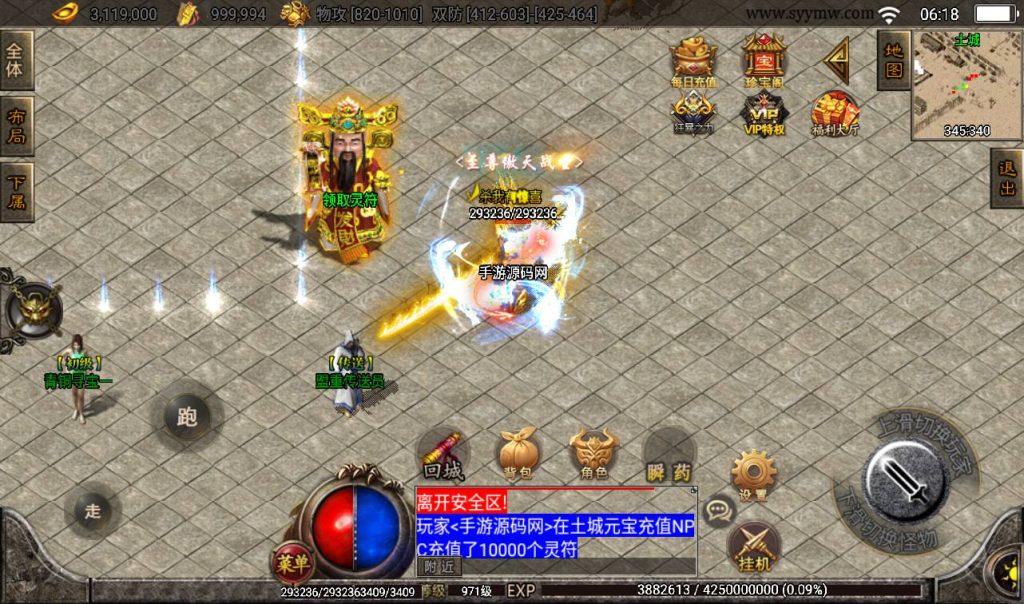
Task: Open the 角色 character sheet
Action: point(593,454)
